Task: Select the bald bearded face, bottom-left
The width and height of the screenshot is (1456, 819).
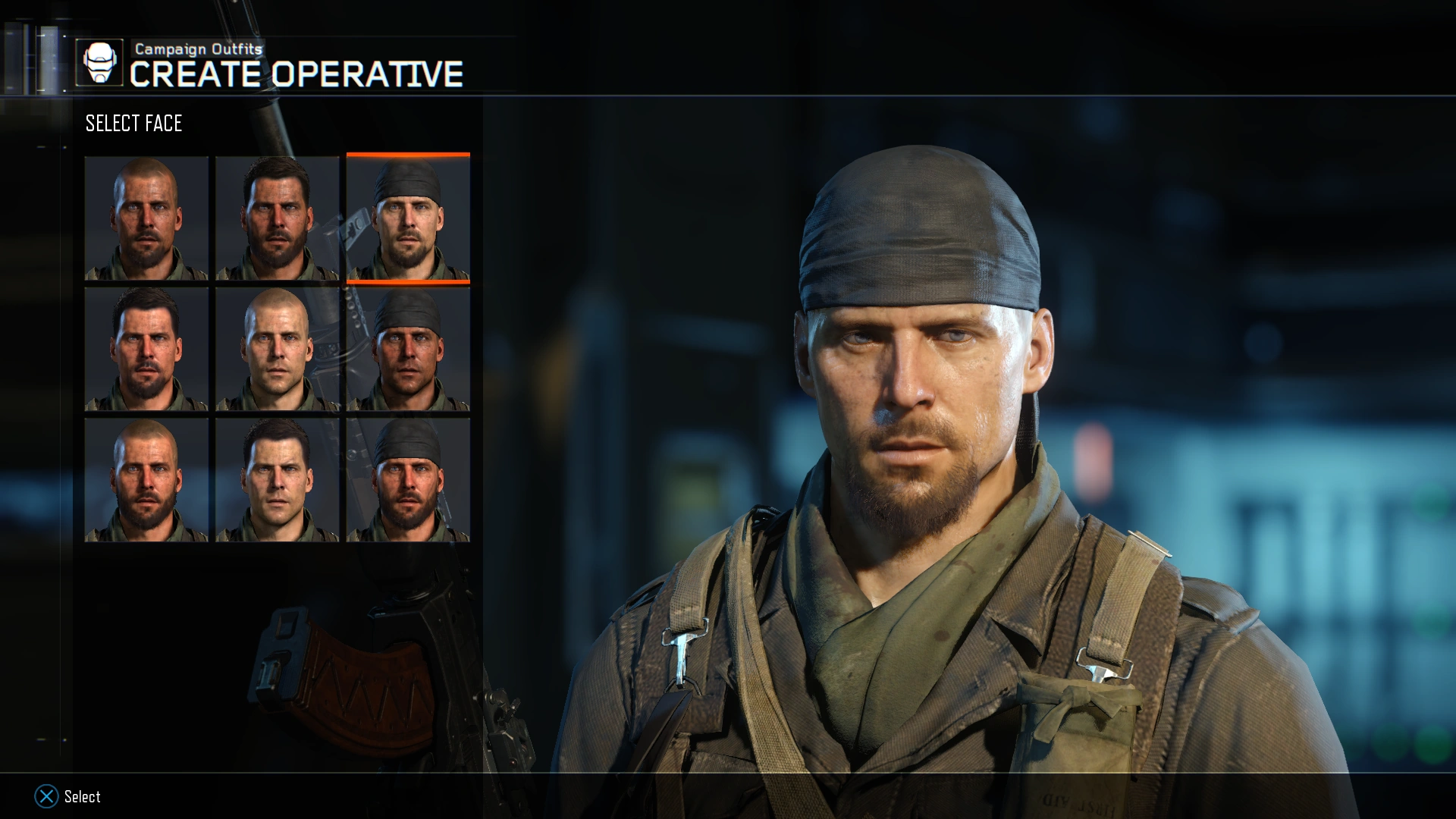Action: click(x=146, y=480)
